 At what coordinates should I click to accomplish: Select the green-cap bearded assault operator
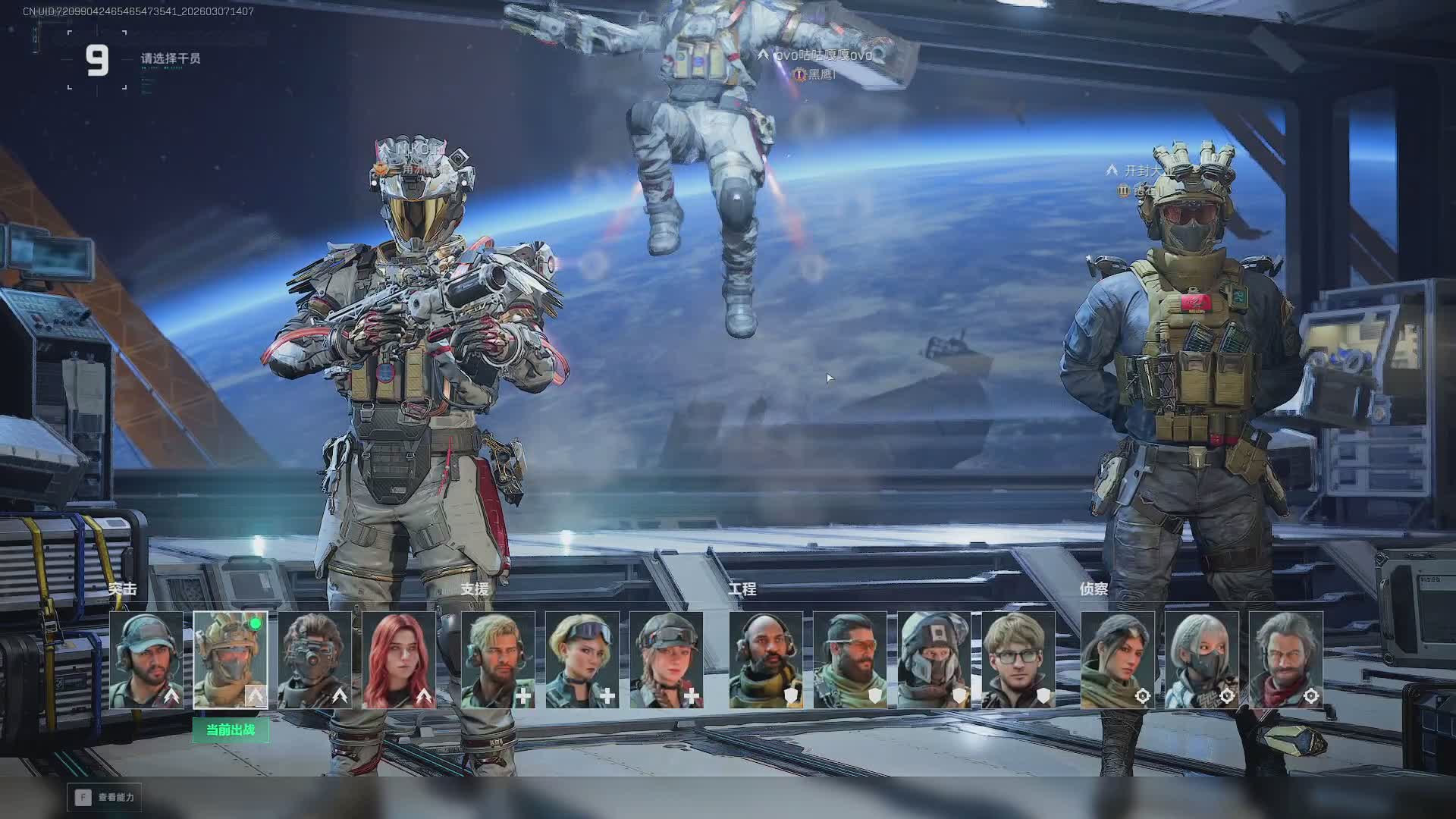(146, 660)
